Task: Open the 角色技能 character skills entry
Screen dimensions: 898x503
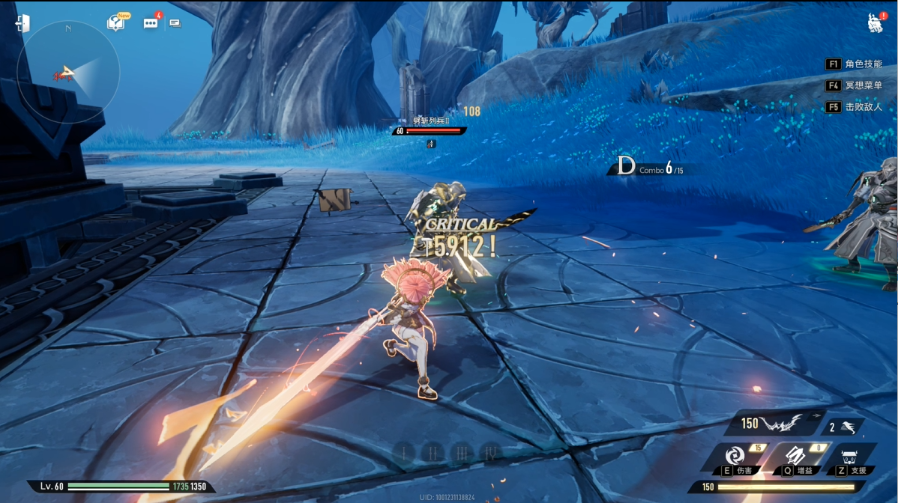Action: (x=856, y=63)
